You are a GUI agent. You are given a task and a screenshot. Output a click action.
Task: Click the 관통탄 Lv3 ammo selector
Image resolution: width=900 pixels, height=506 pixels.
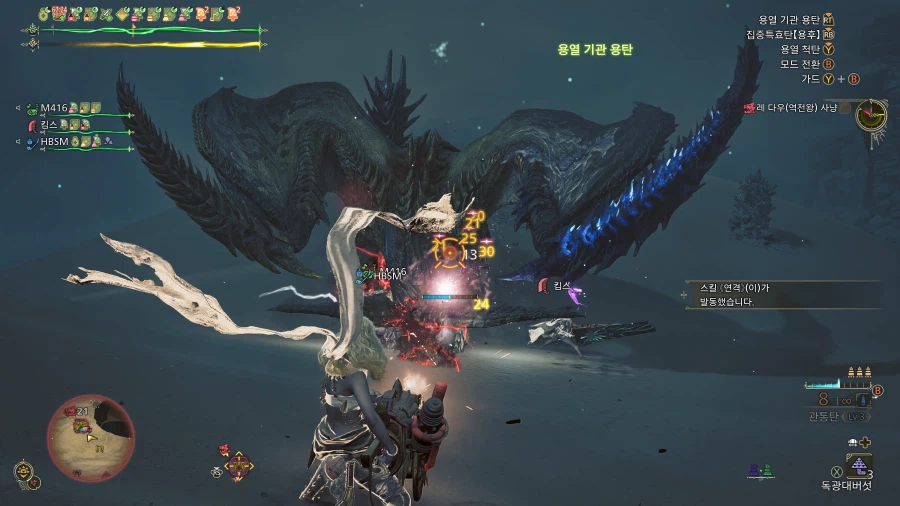tap(840, 416)
